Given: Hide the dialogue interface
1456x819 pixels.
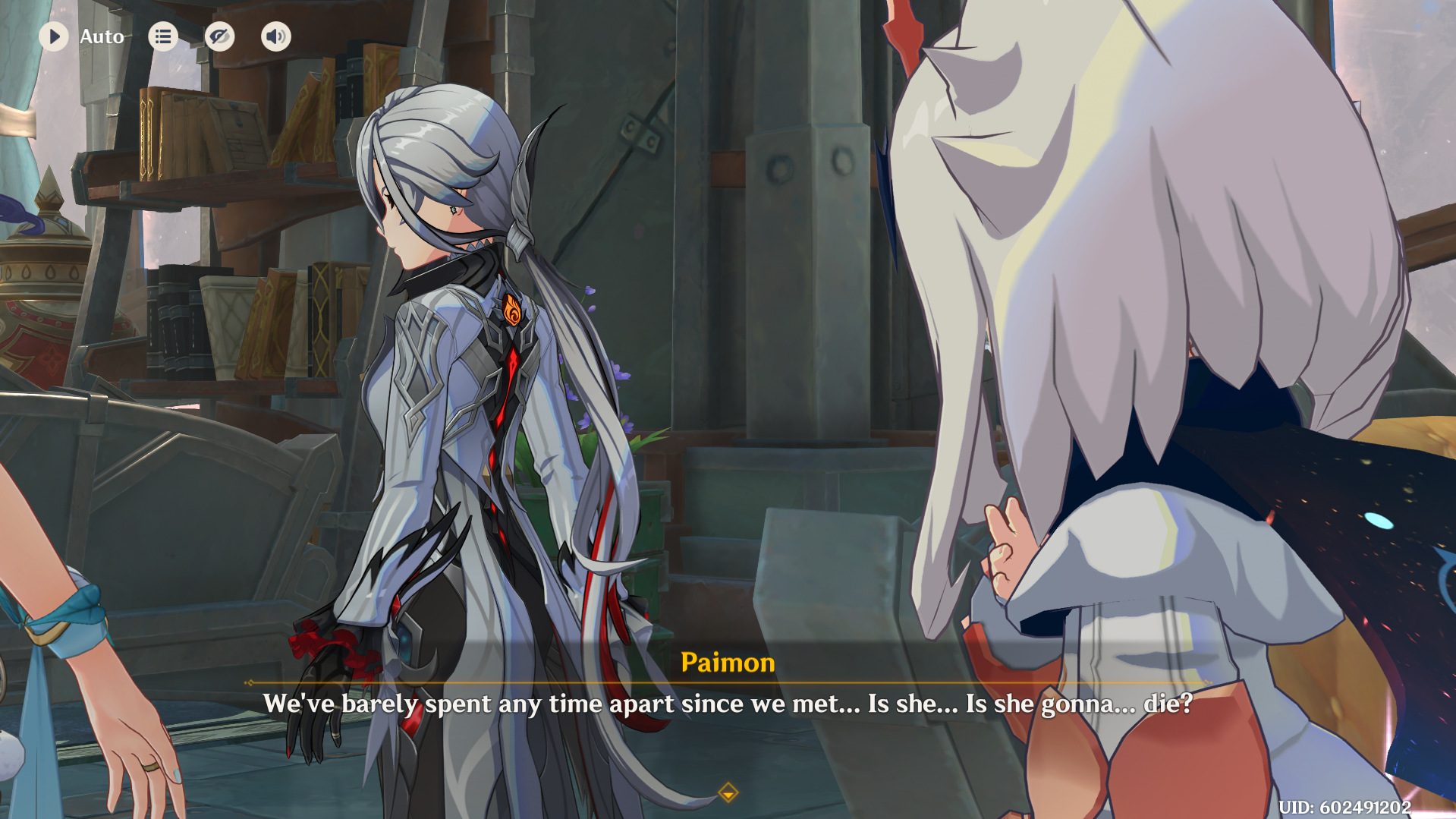Looking at the screenshot, I should pyautogui.click(x=219, y=36).
